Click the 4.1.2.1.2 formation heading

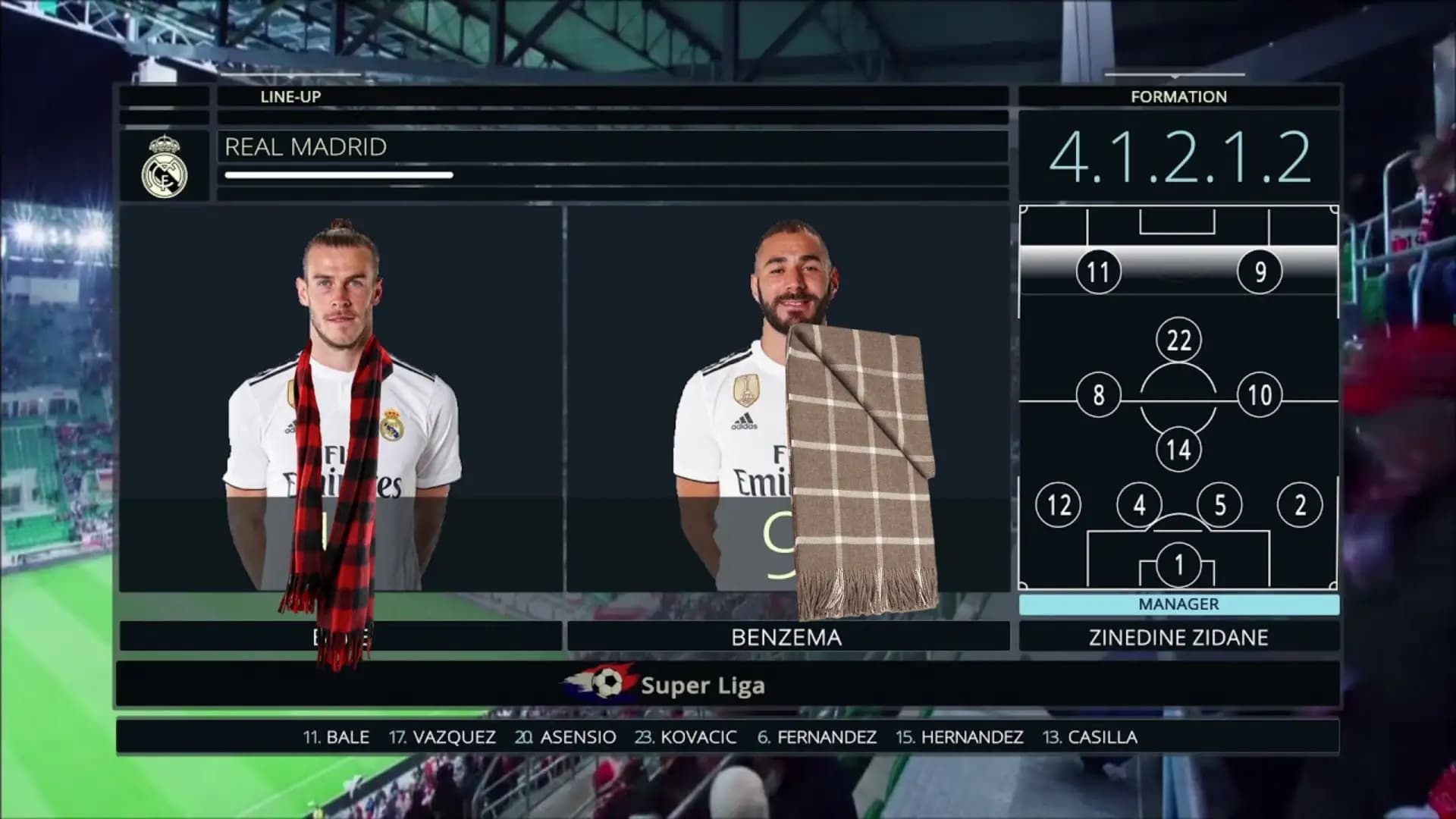coord(1178,158)
